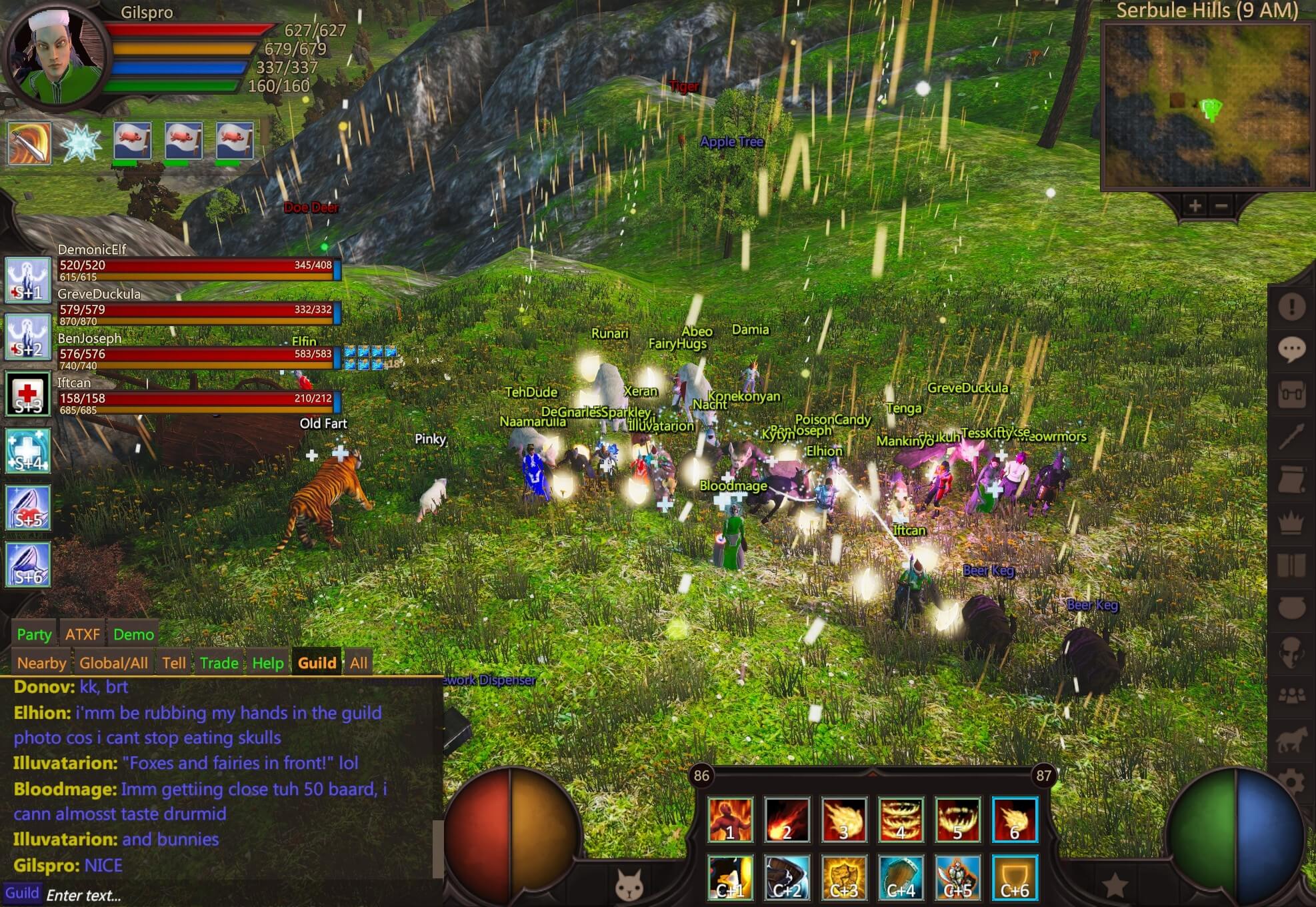This screenshot has height=907, width=1316.
Task: Open the quest exclamation mark sidebar icon
Action: click(1291, 306)
